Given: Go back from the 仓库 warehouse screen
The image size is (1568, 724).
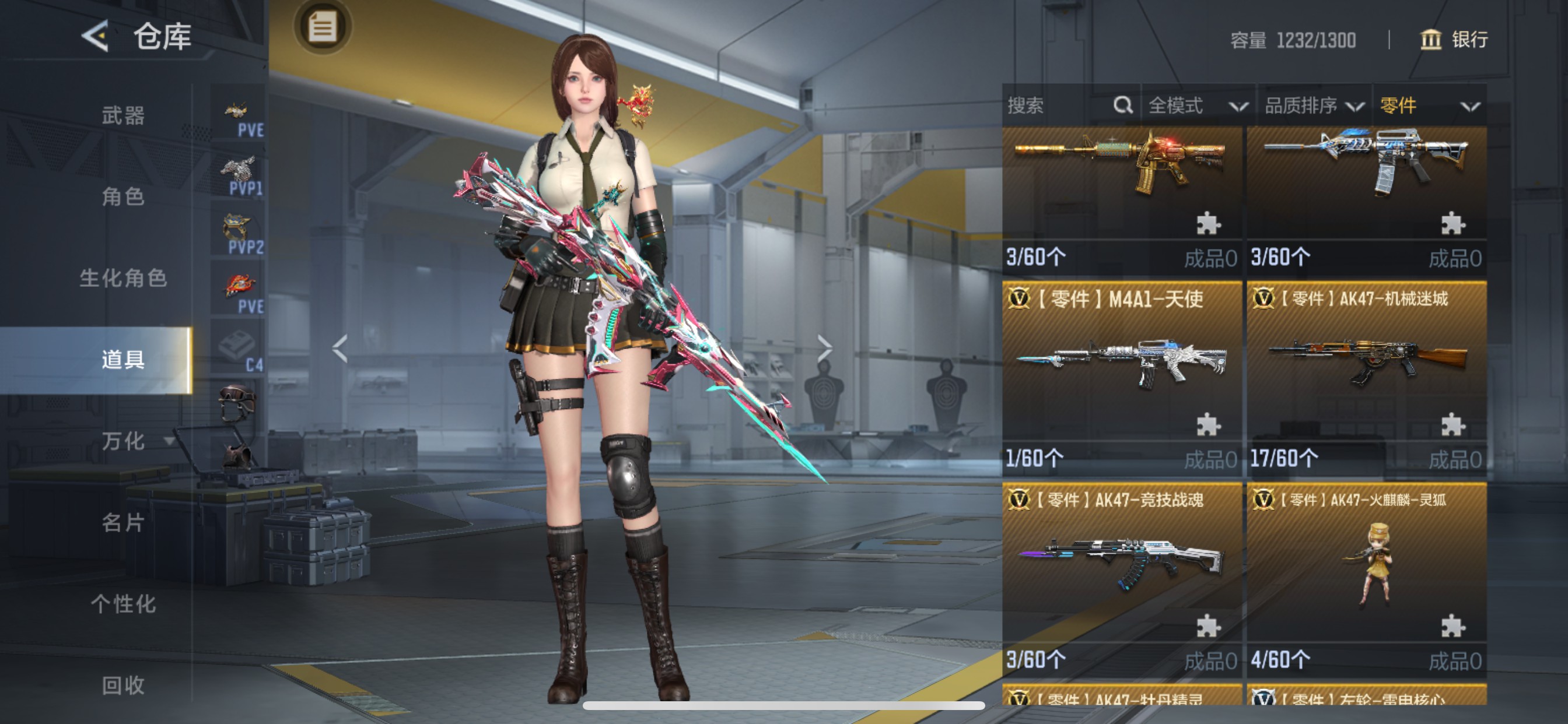Looking at the screenshot, I should point(96,36).
